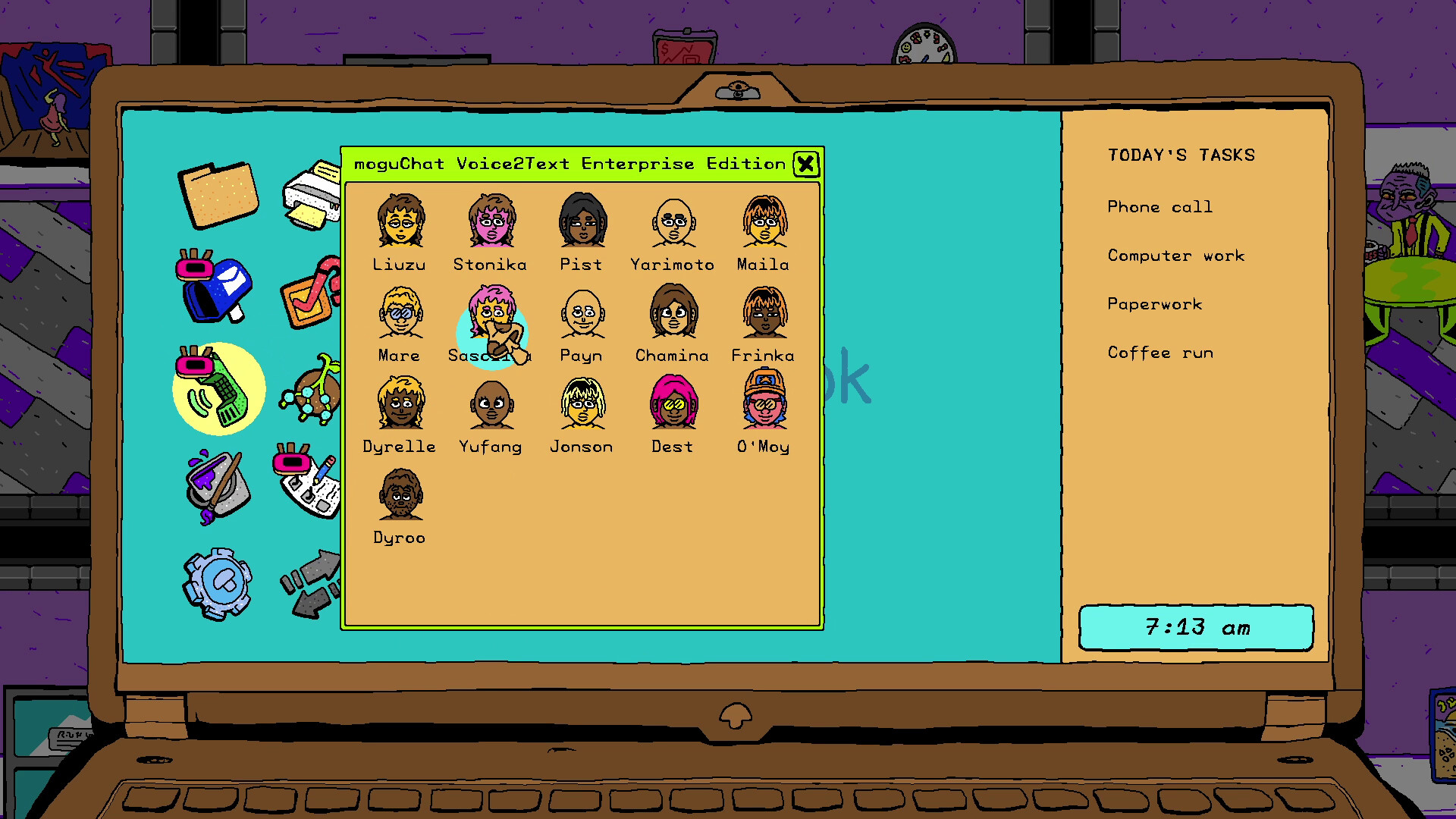The width and height of the screenshot is (1456, 819).
Task: Launch the highlighted moguChat phone icon
Action: [218, 388]
